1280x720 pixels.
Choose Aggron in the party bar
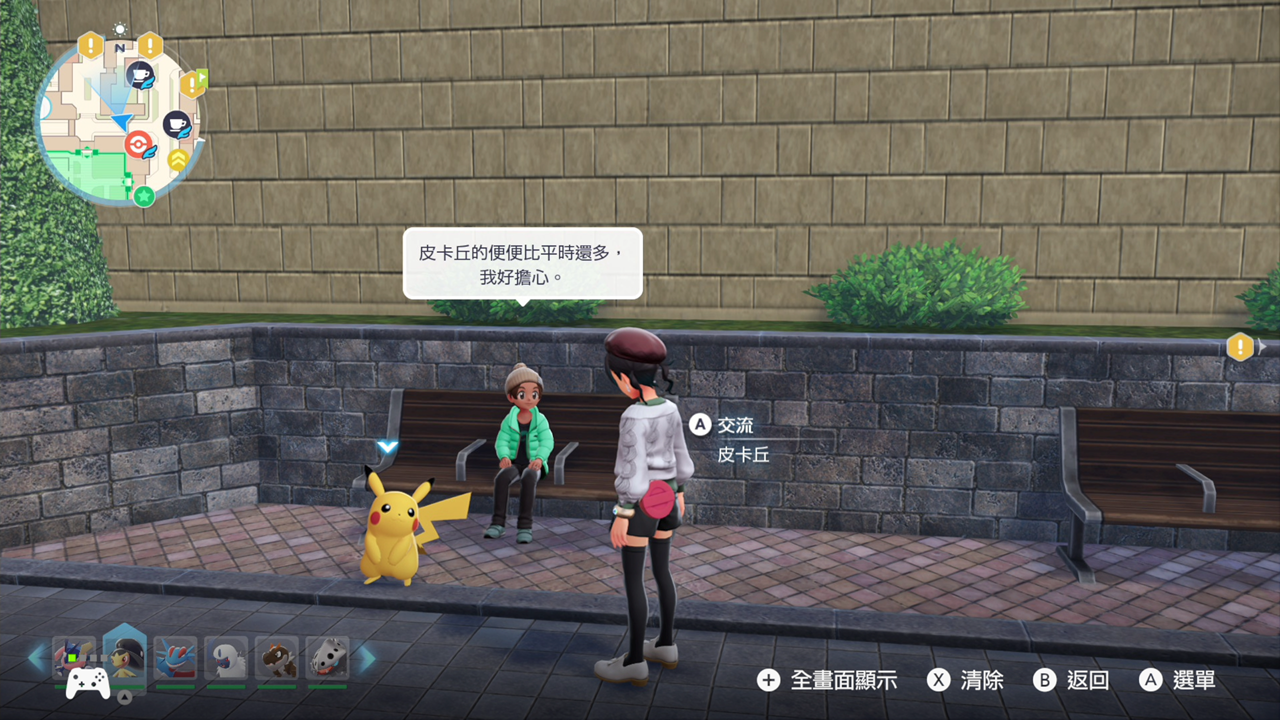(327, 658)
